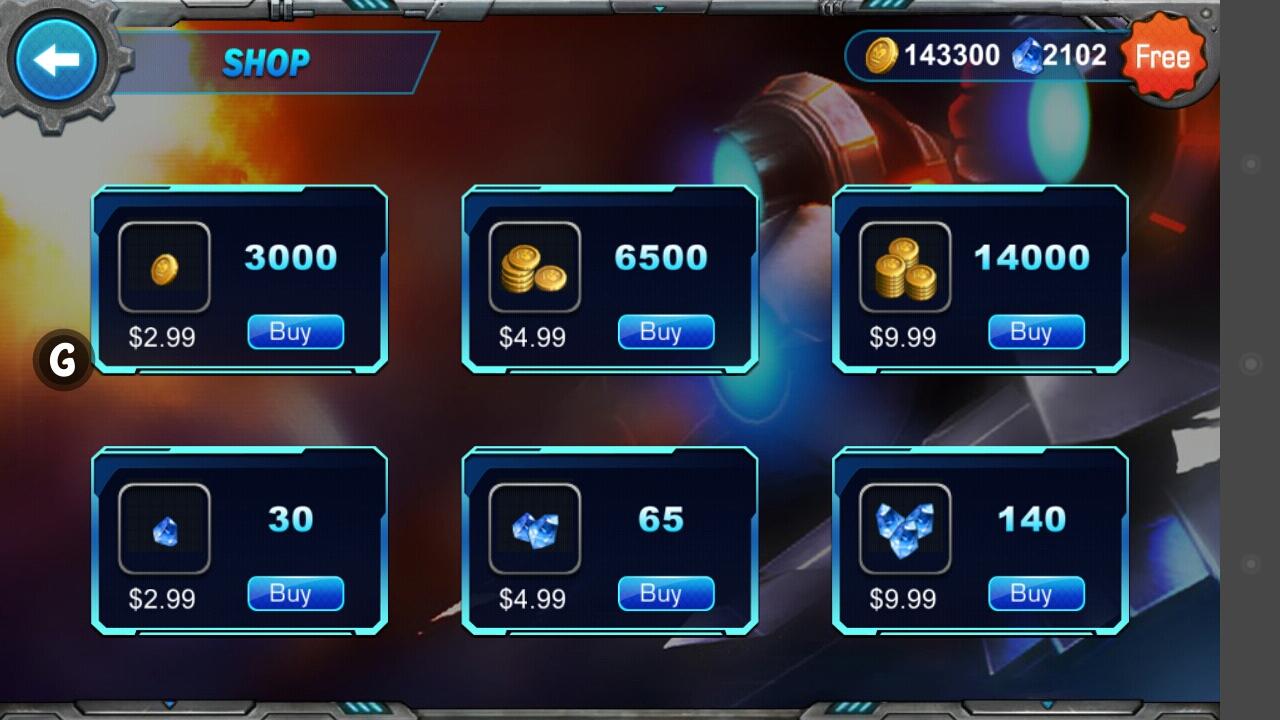Open the Free rewards badge
The width and height of the screenshot is (1280, 720).
[1163, 57]
